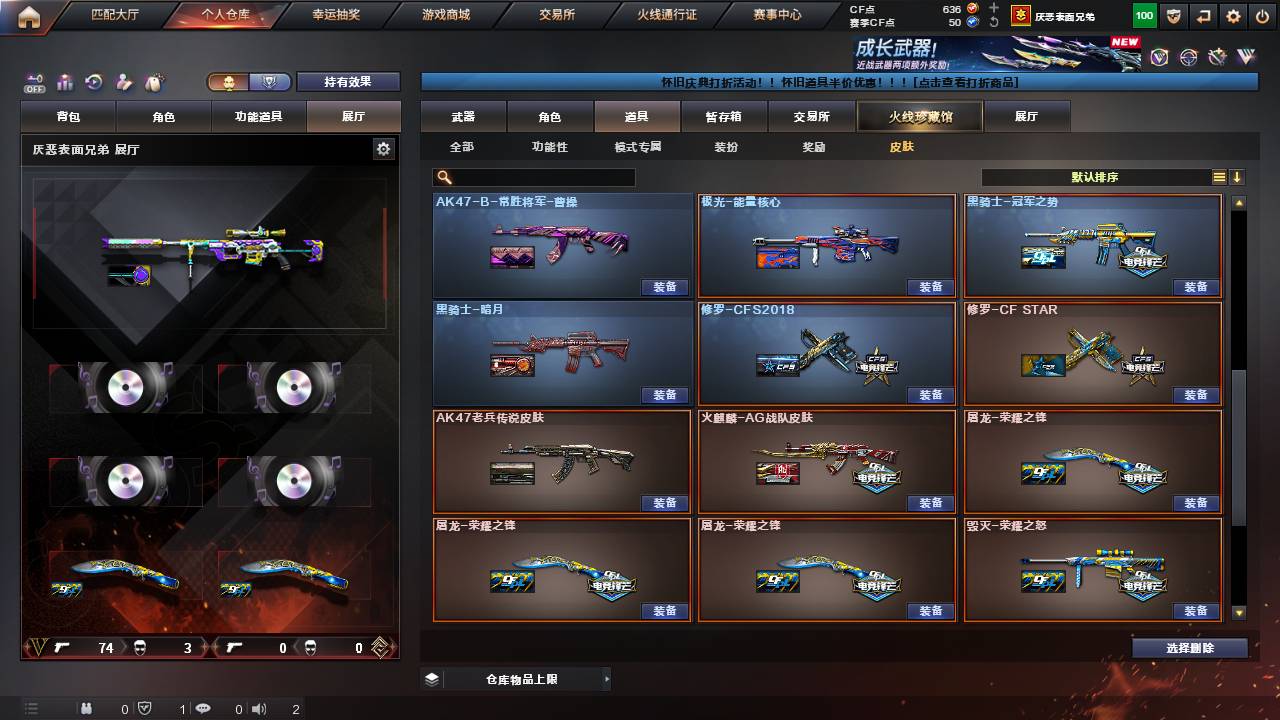Click the chat bubble icon at screen bottom
The width and height of the screenshot is (1280, 720).
click(x=203, y=708)
